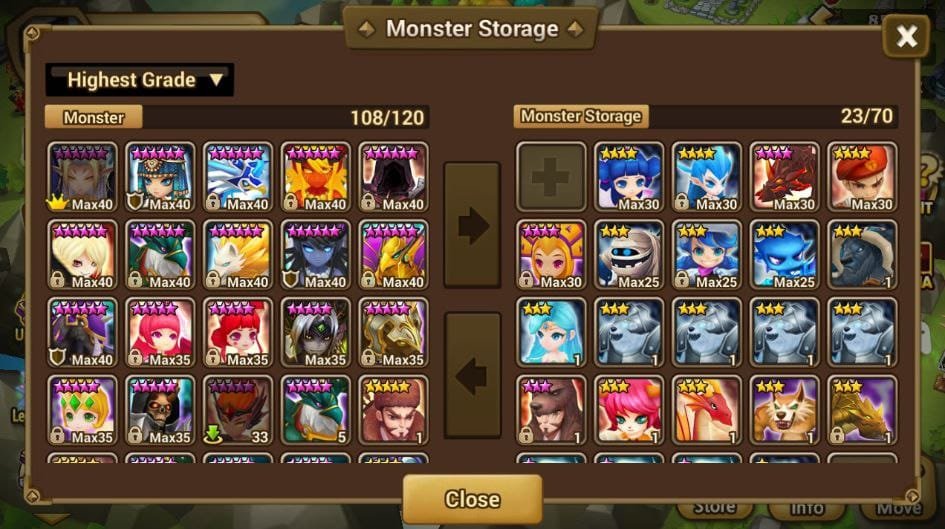Screen dimensions: 945x529
Task: Choose the blue imp monster in storage
Action: tap(785, 254)
